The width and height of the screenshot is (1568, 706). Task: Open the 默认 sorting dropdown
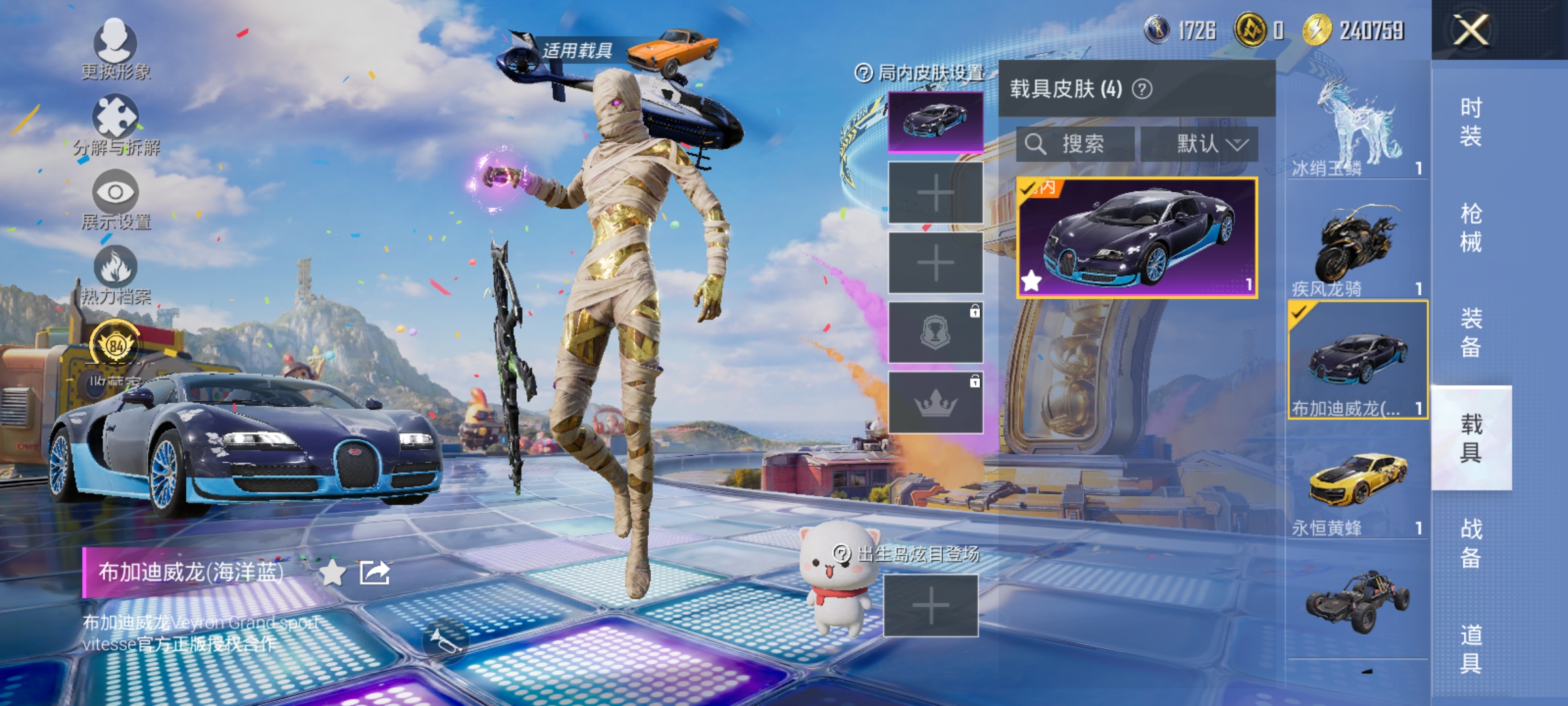coord(1201,145)
